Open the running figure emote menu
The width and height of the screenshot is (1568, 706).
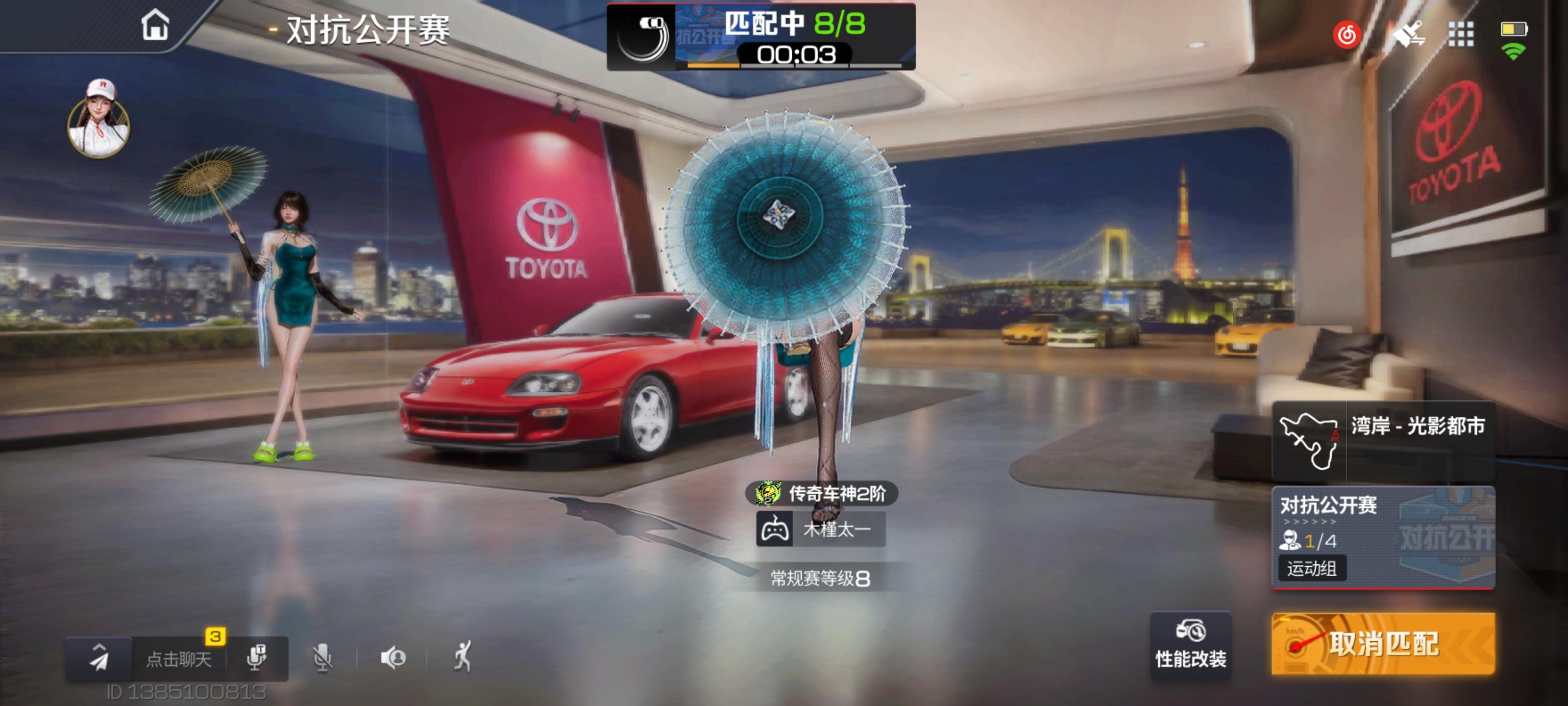click(463, 656)
